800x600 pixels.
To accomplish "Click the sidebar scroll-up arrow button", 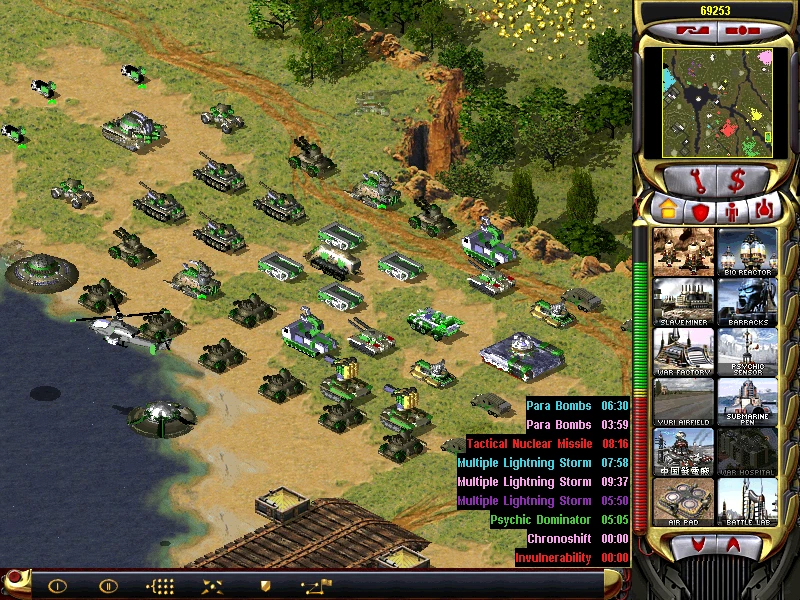I will pyautogui.click(x=737, y=544).
